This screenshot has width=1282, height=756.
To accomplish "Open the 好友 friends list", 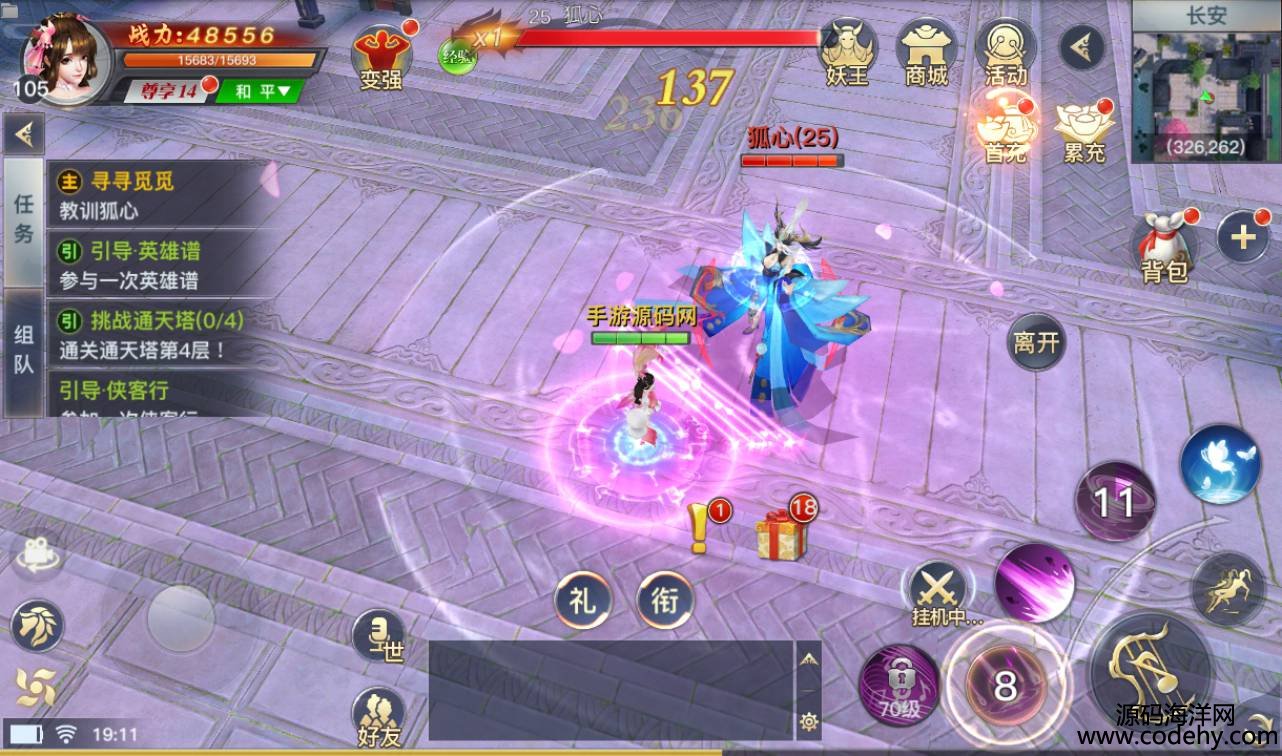I will 380,715.
